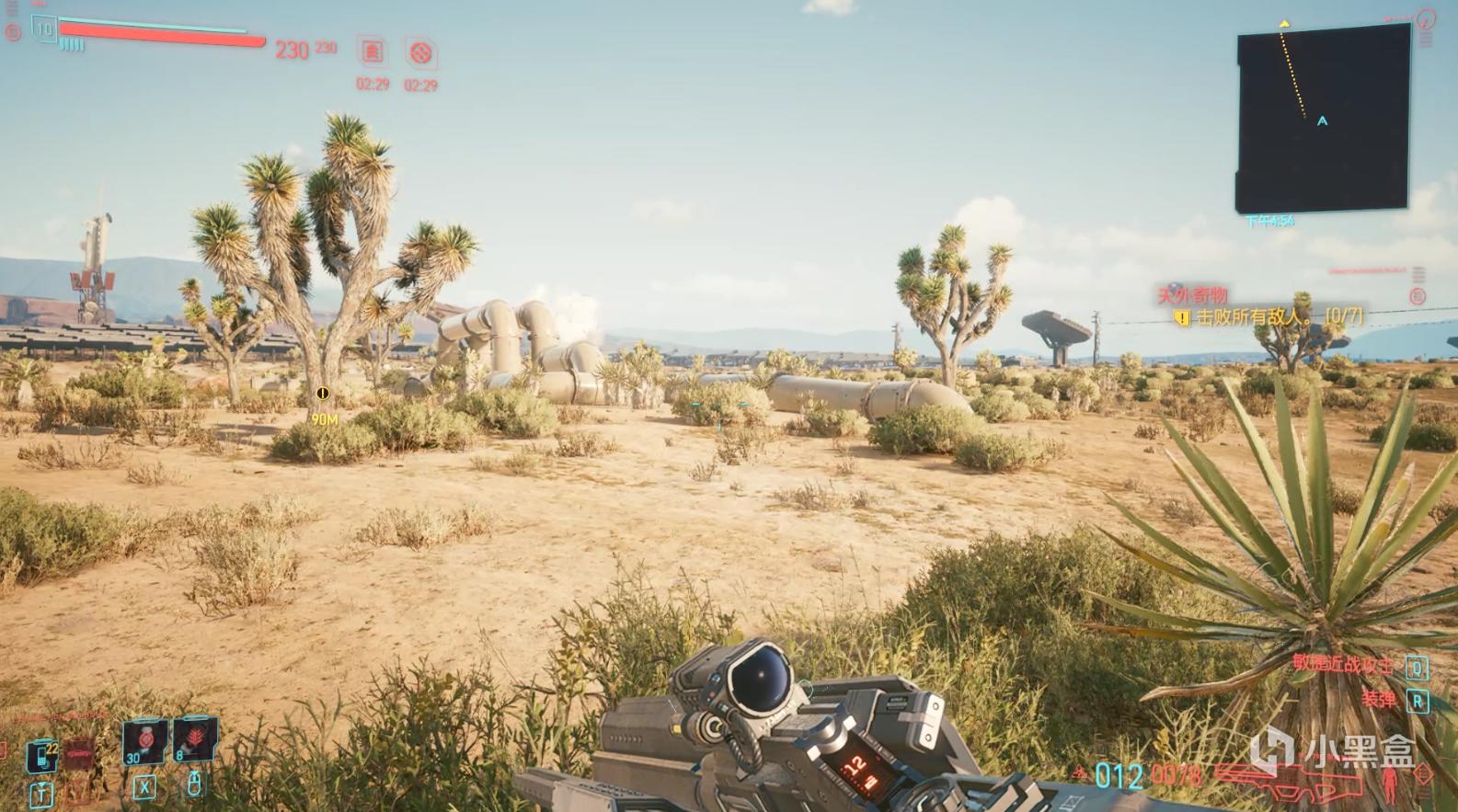1458x812 pixels.
Task: Click the yellow 90M objective marker
Action: 322,394
